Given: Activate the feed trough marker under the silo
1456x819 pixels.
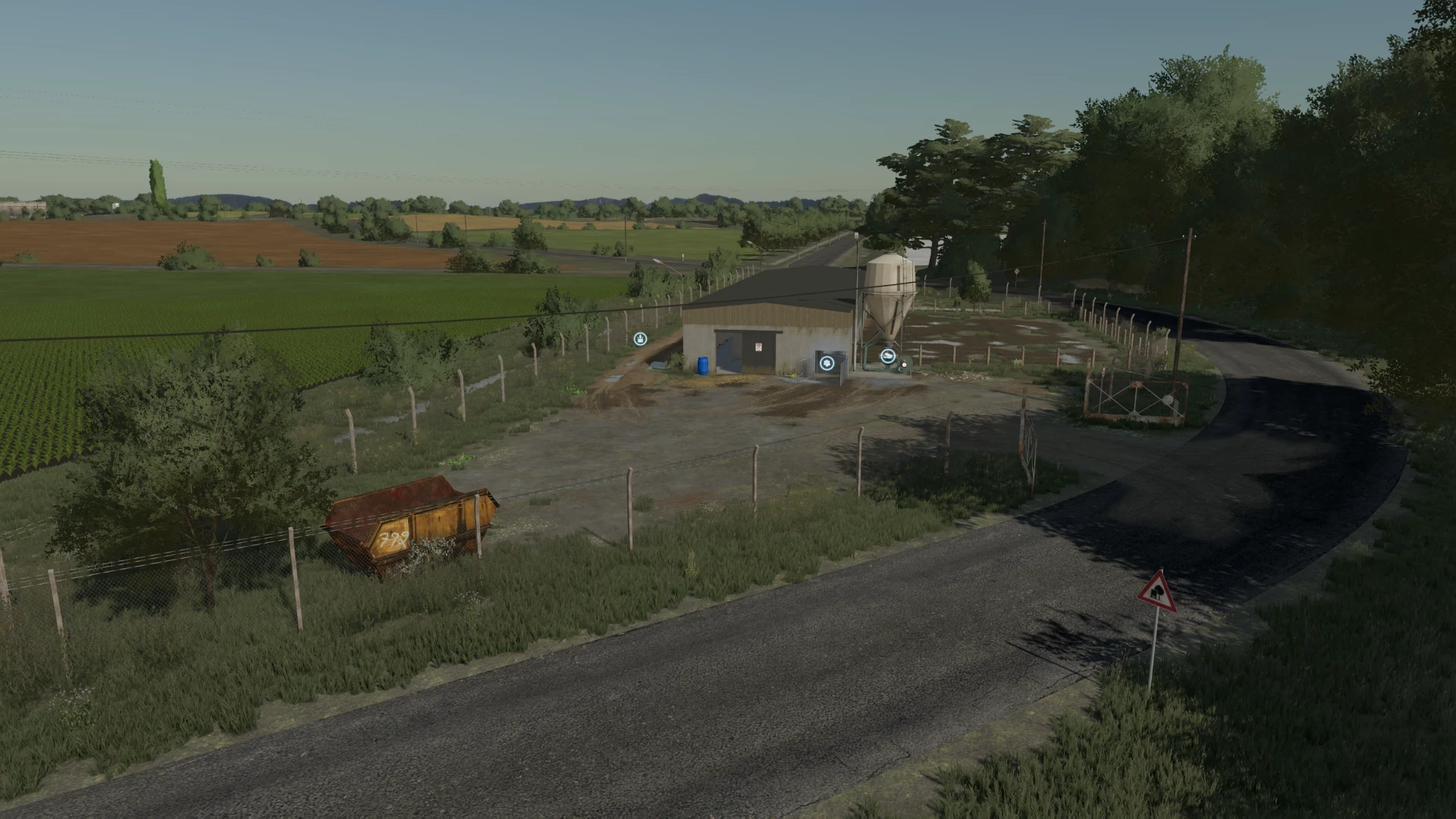Looking at the screenshot, I should click(888, 355).
